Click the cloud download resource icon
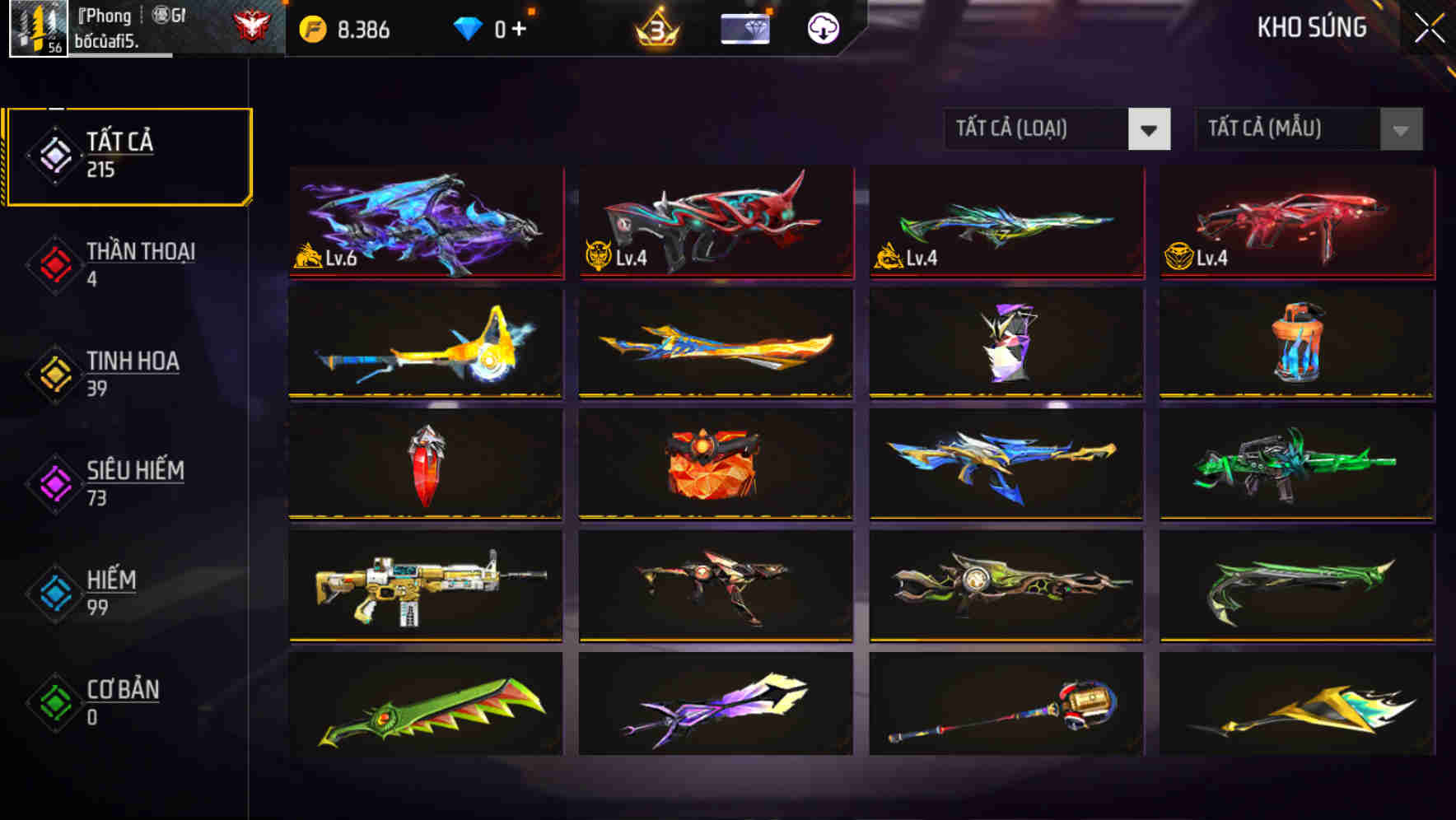1456x820 pixels. (822, 30)
